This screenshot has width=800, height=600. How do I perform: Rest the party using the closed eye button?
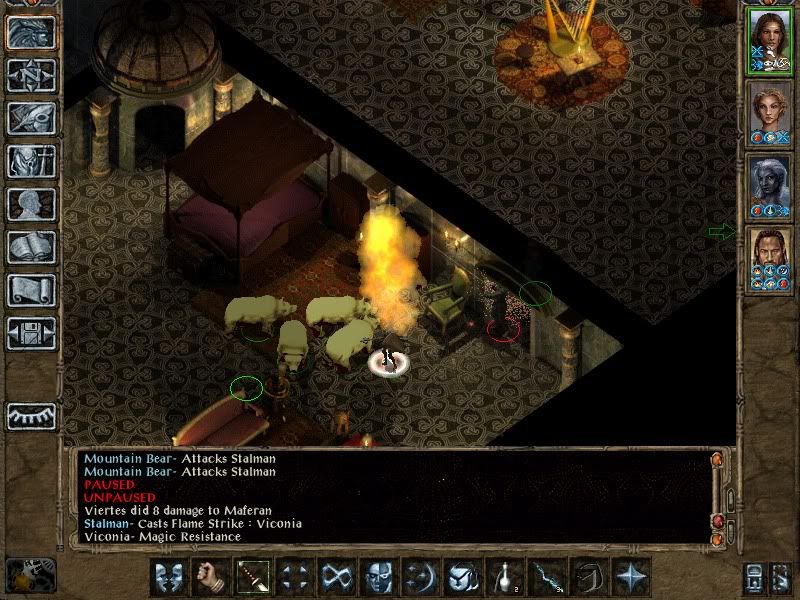click(32, 416)
